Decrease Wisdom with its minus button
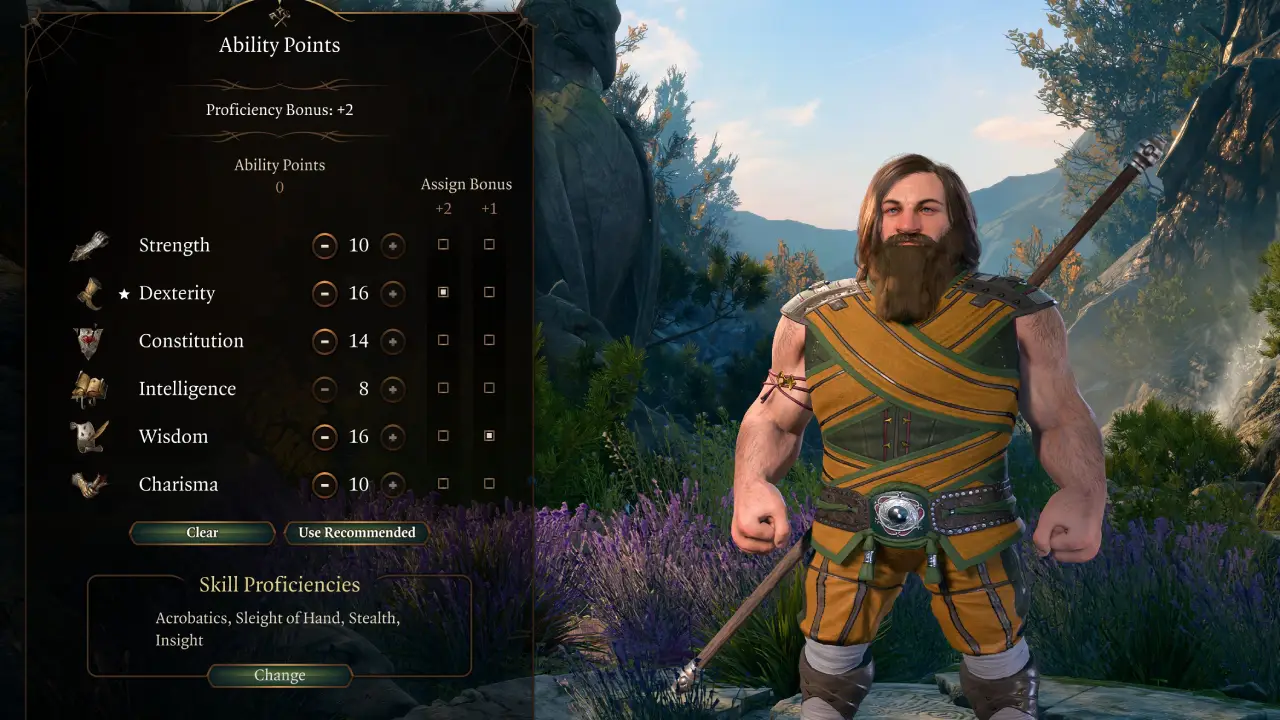Image resolution: width=1280 pixels, height=720 pixels. point(325,437)
